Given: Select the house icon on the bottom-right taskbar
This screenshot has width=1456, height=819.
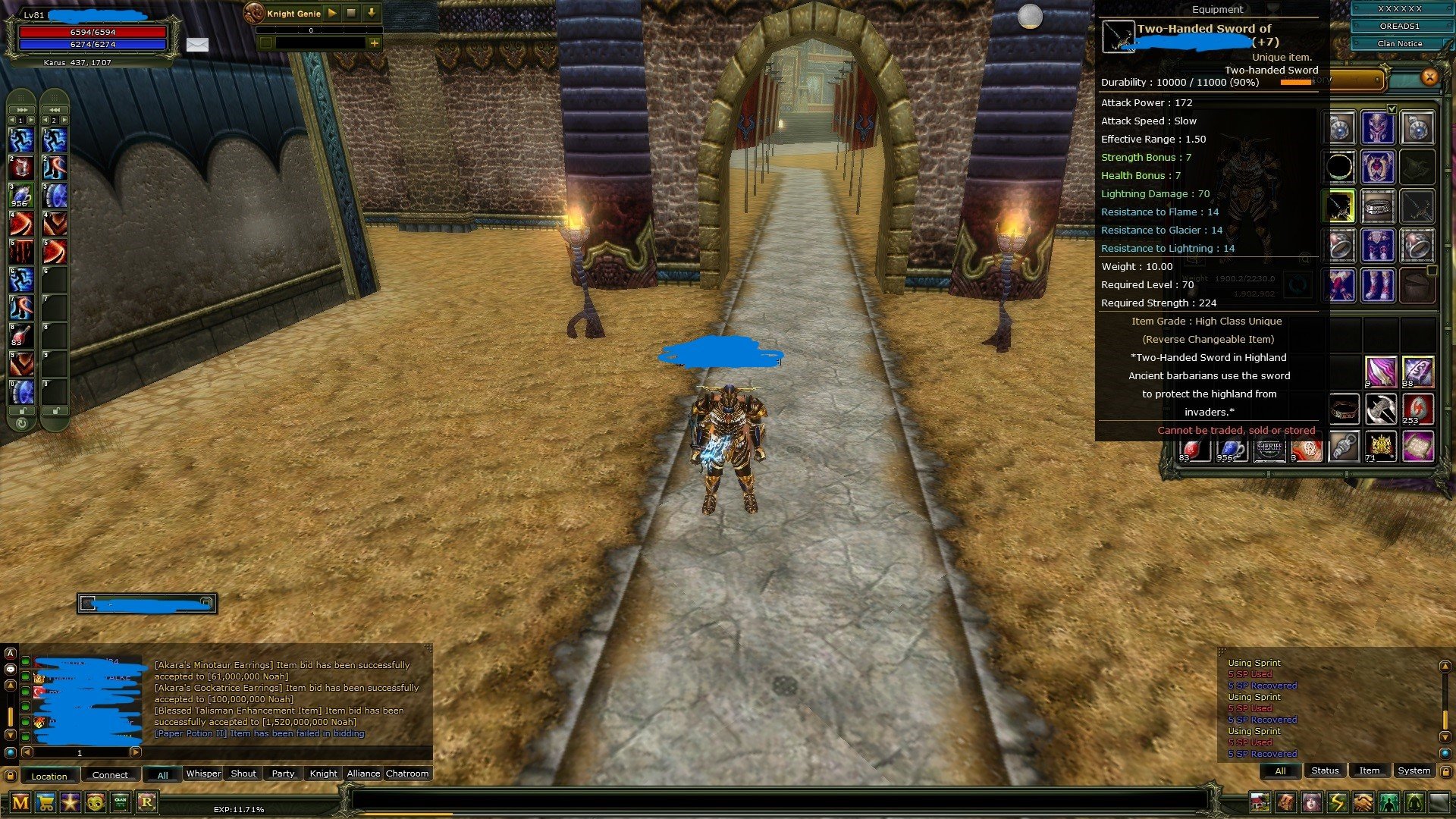Looking at the screenshot, I should click(x=1260, y=802).
